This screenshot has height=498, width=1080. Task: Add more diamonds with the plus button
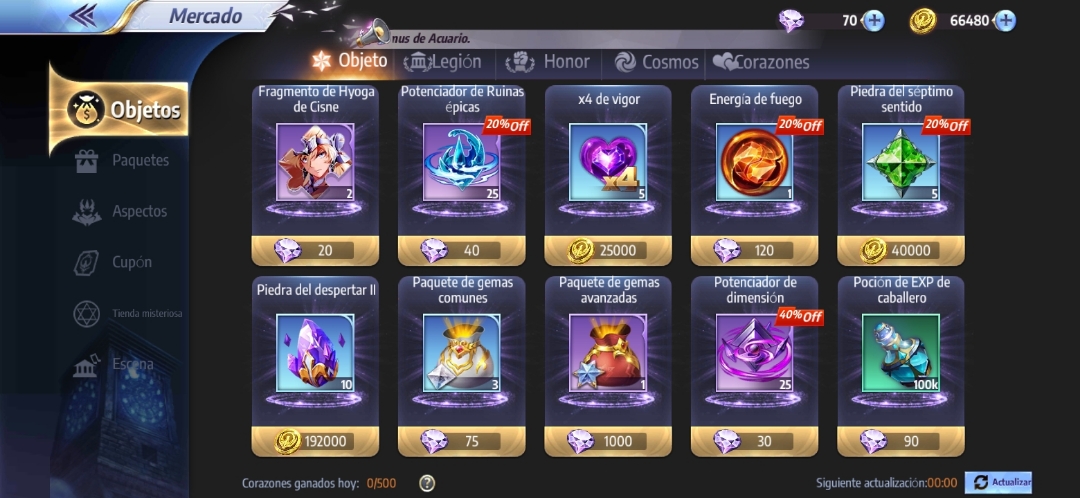click(873, 20)
